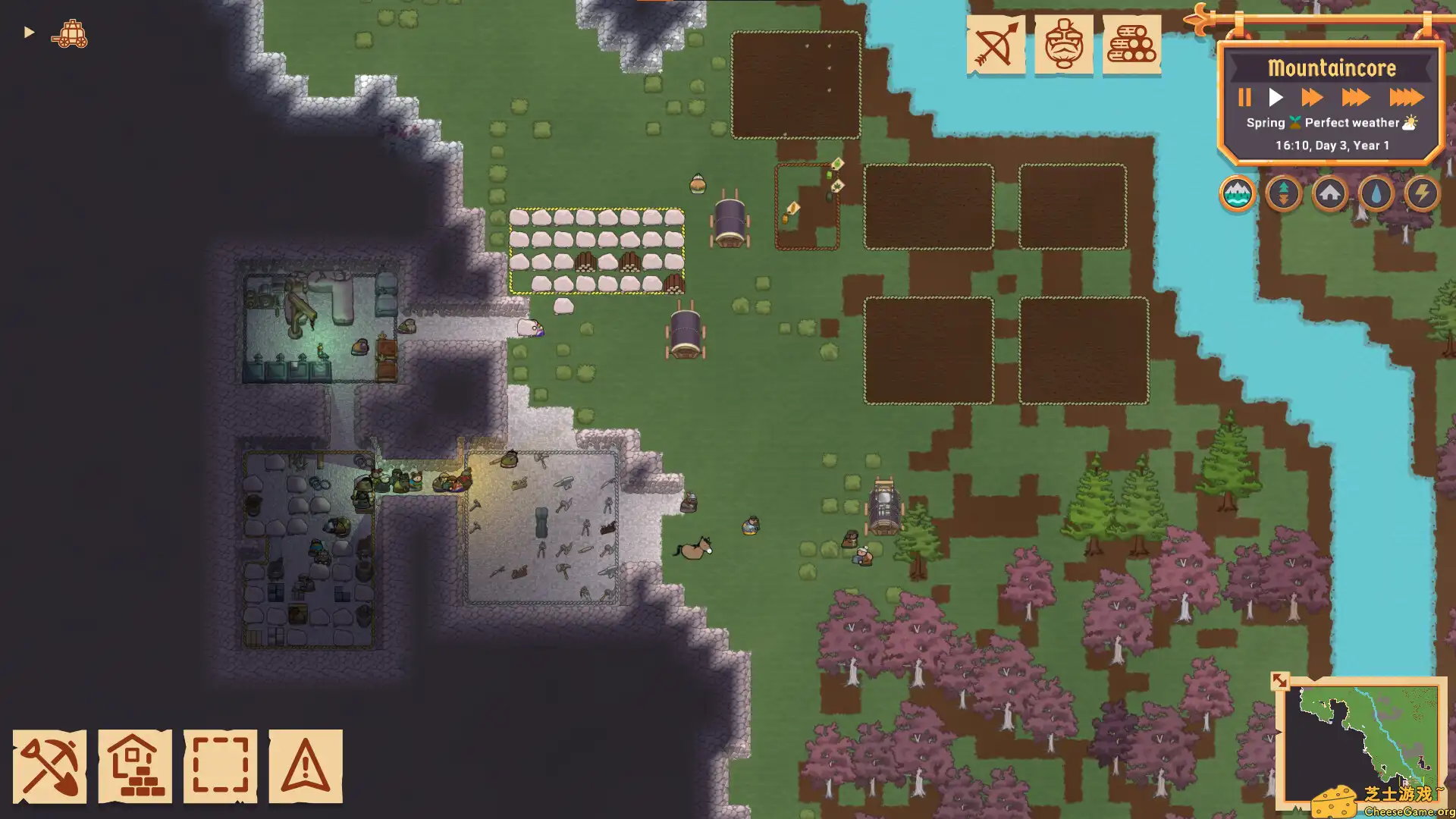Toggle the lightning bolt power overlay
Viewport: 1456px width, 819px height.
pos(1423,194)
